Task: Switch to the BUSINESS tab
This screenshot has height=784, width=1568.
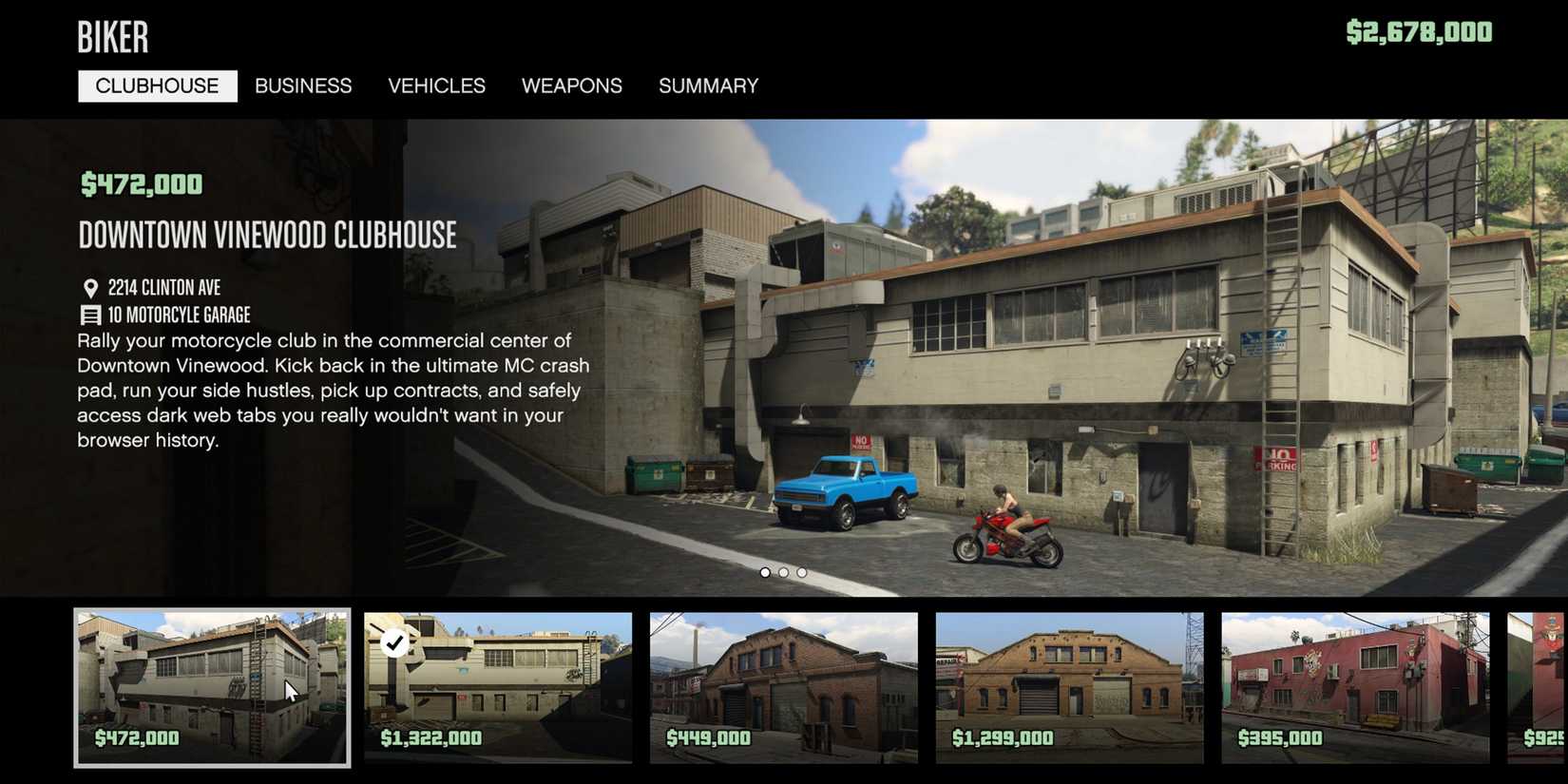Action: coord(303,86)
